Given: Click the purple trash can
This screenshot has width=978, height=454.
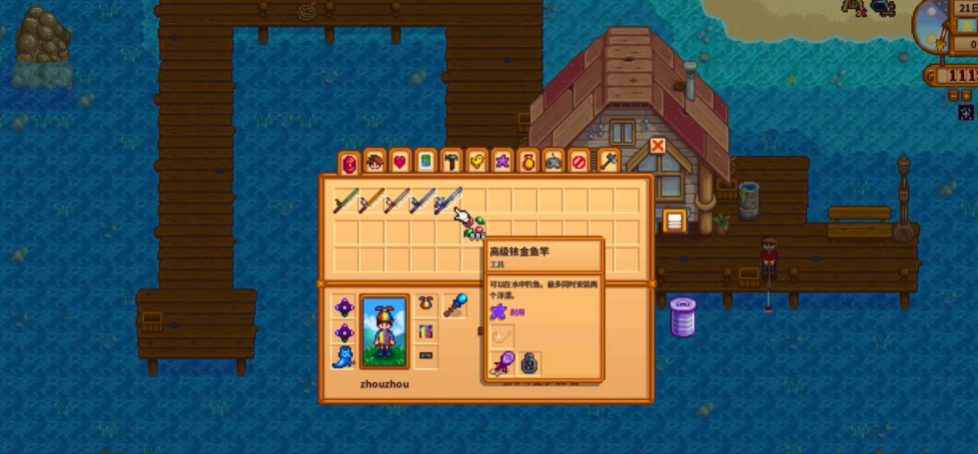Looking at the screenshot, I should point(683,316).
